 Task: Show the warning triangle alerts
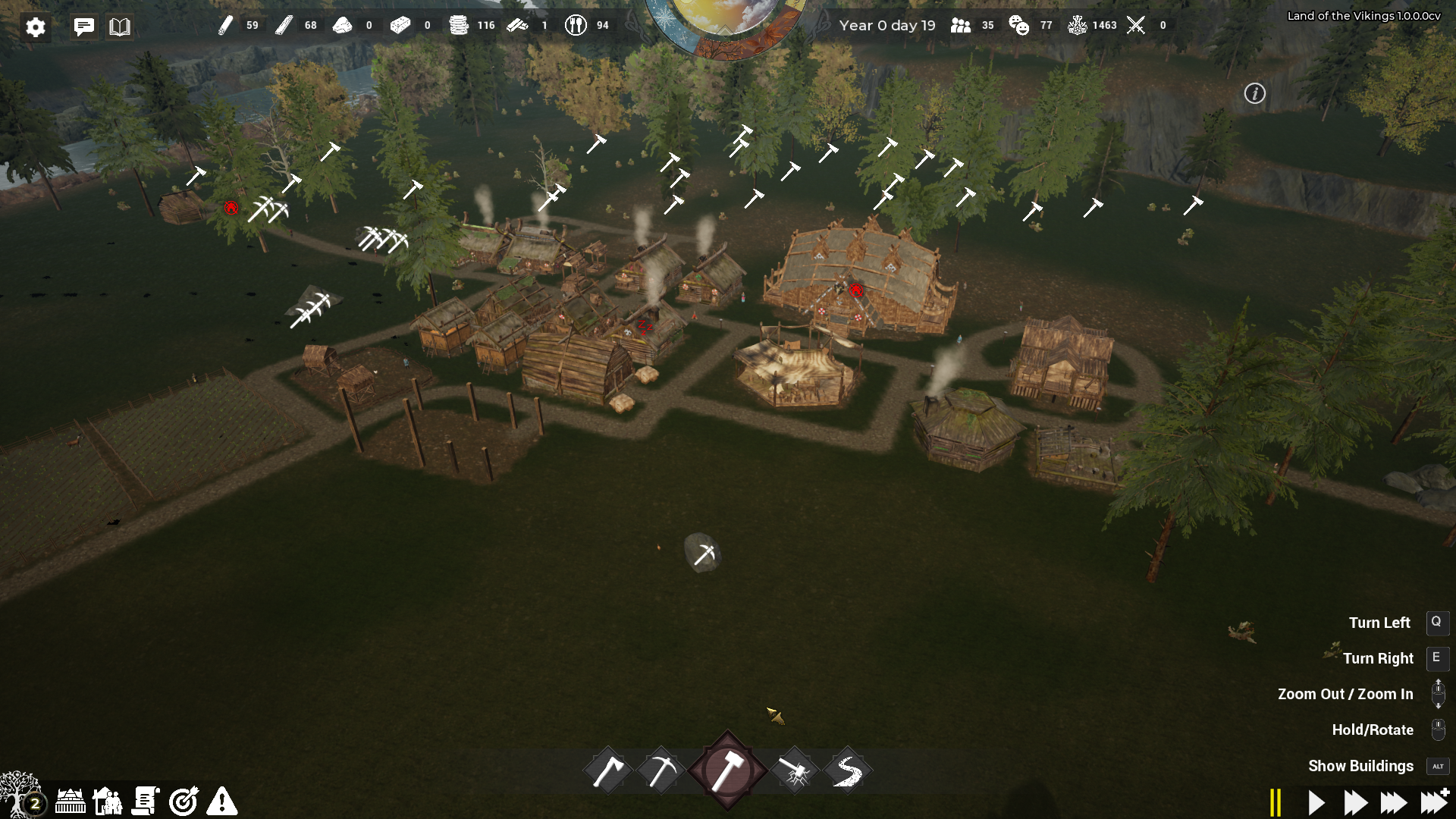[222, 801]
